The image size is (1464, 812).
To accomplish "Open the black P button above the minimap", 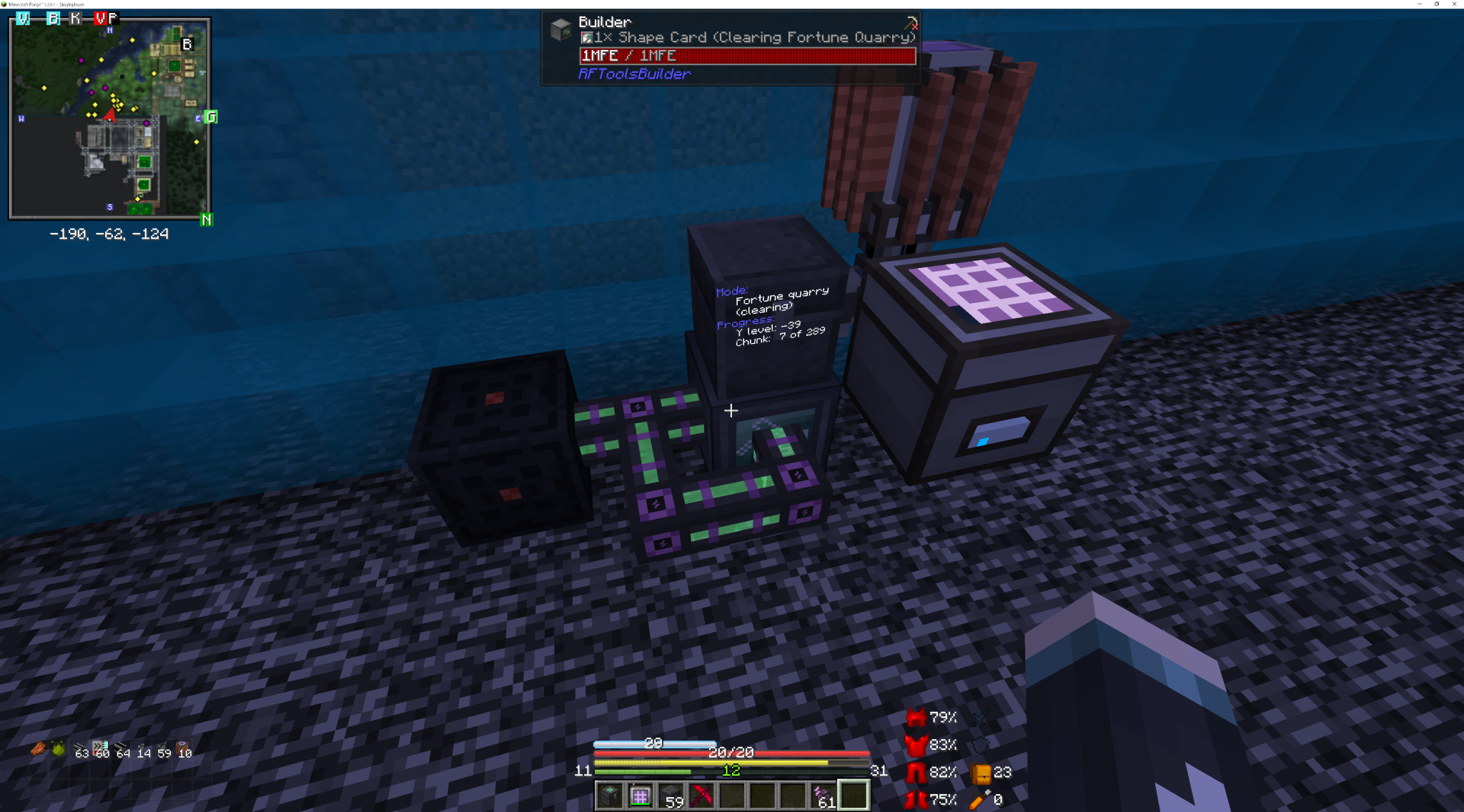I will (113, 19).
